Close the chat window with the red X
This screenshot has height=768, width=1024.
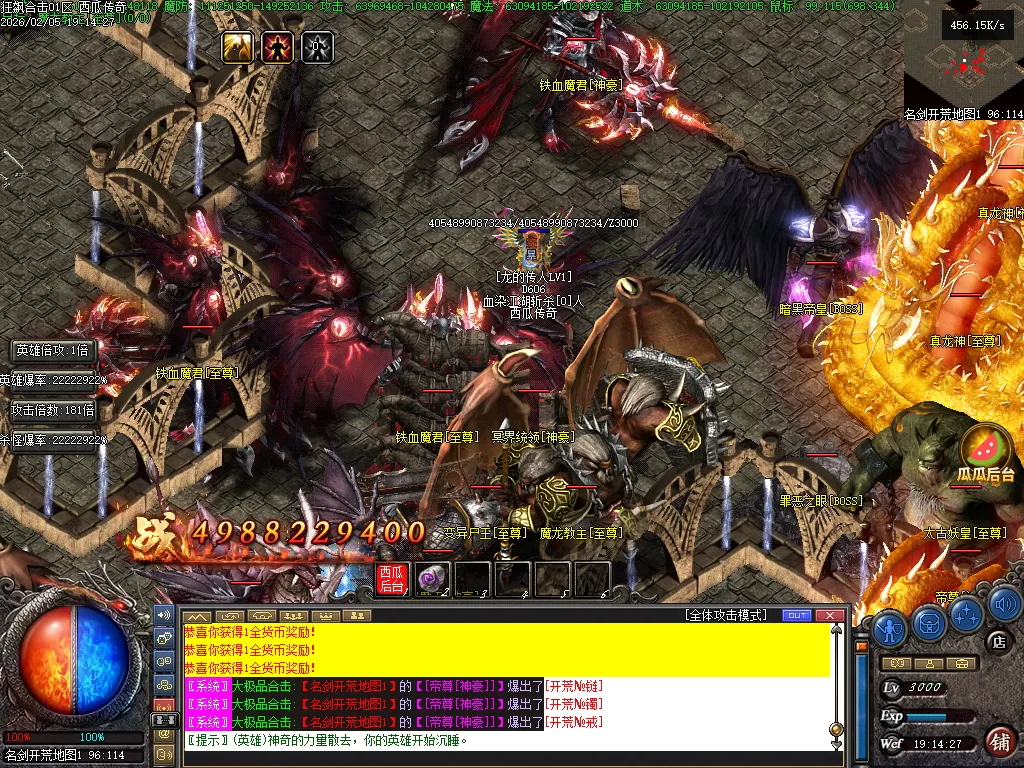click(x=829, y=615)
